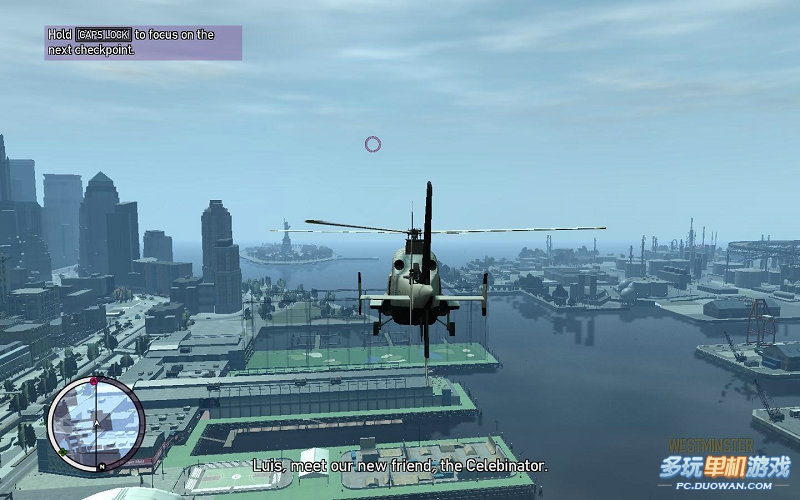Click the green blip on the radar rim
The width and height of the screenshot is (800, 500).
pyautogui.click(x=64, y=452)
